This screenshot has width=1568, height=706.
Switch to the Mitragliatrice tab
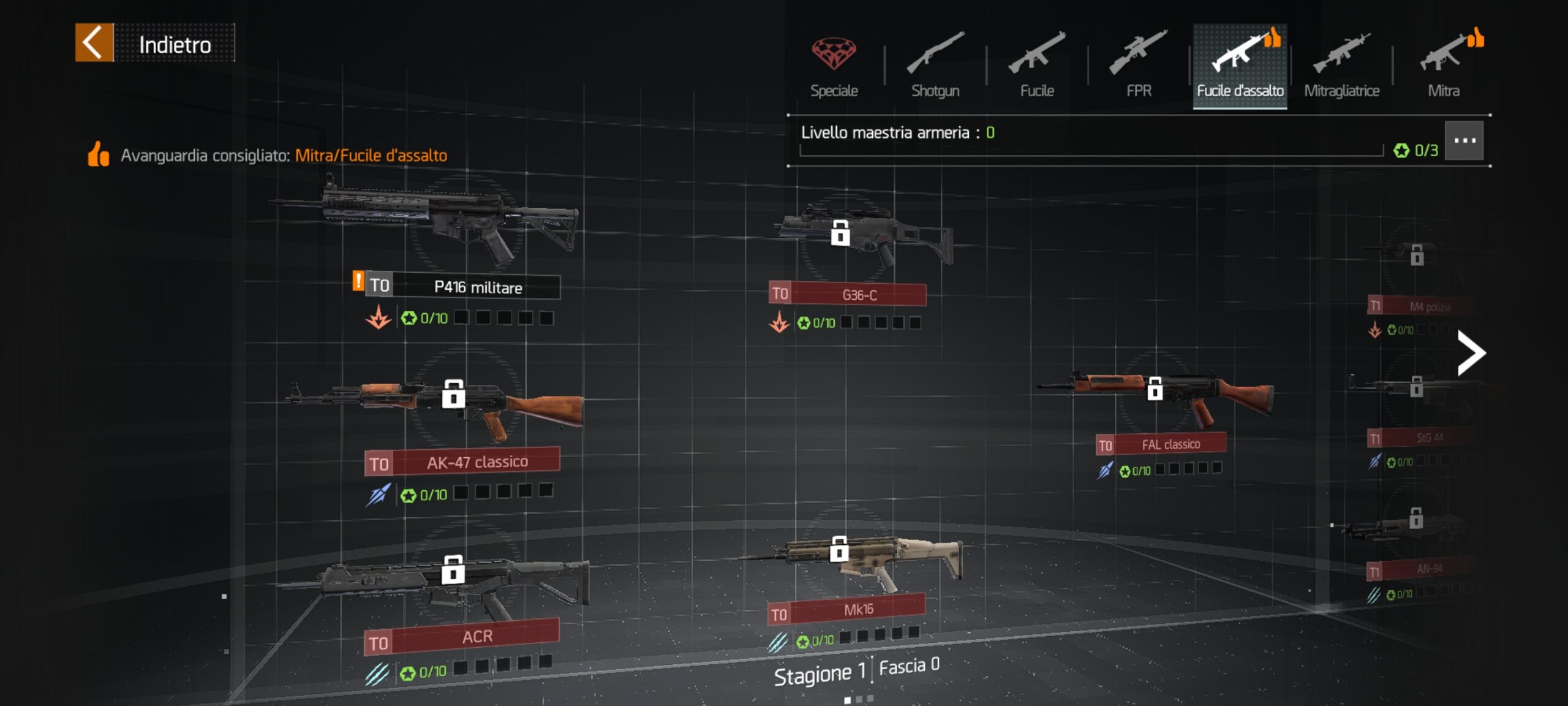pyautogui.click(x=1341, y=65)
